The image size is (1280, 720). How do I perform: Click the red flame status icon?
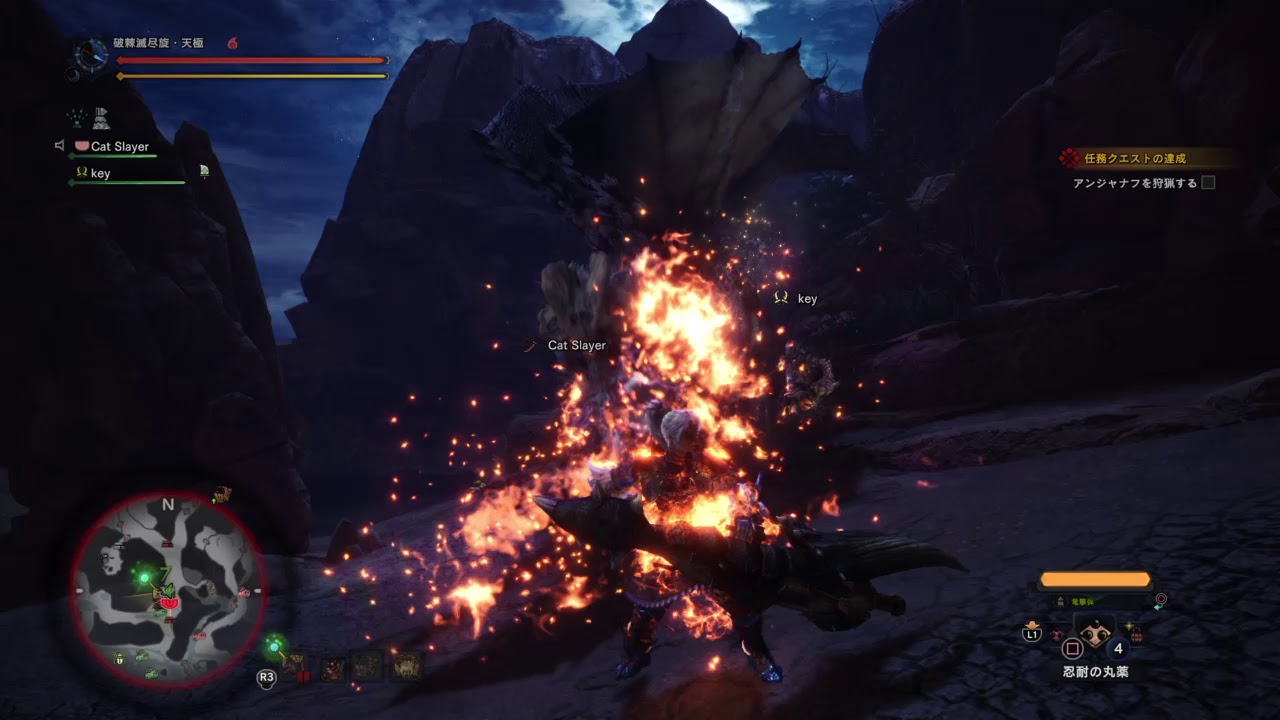coord(232,43)
